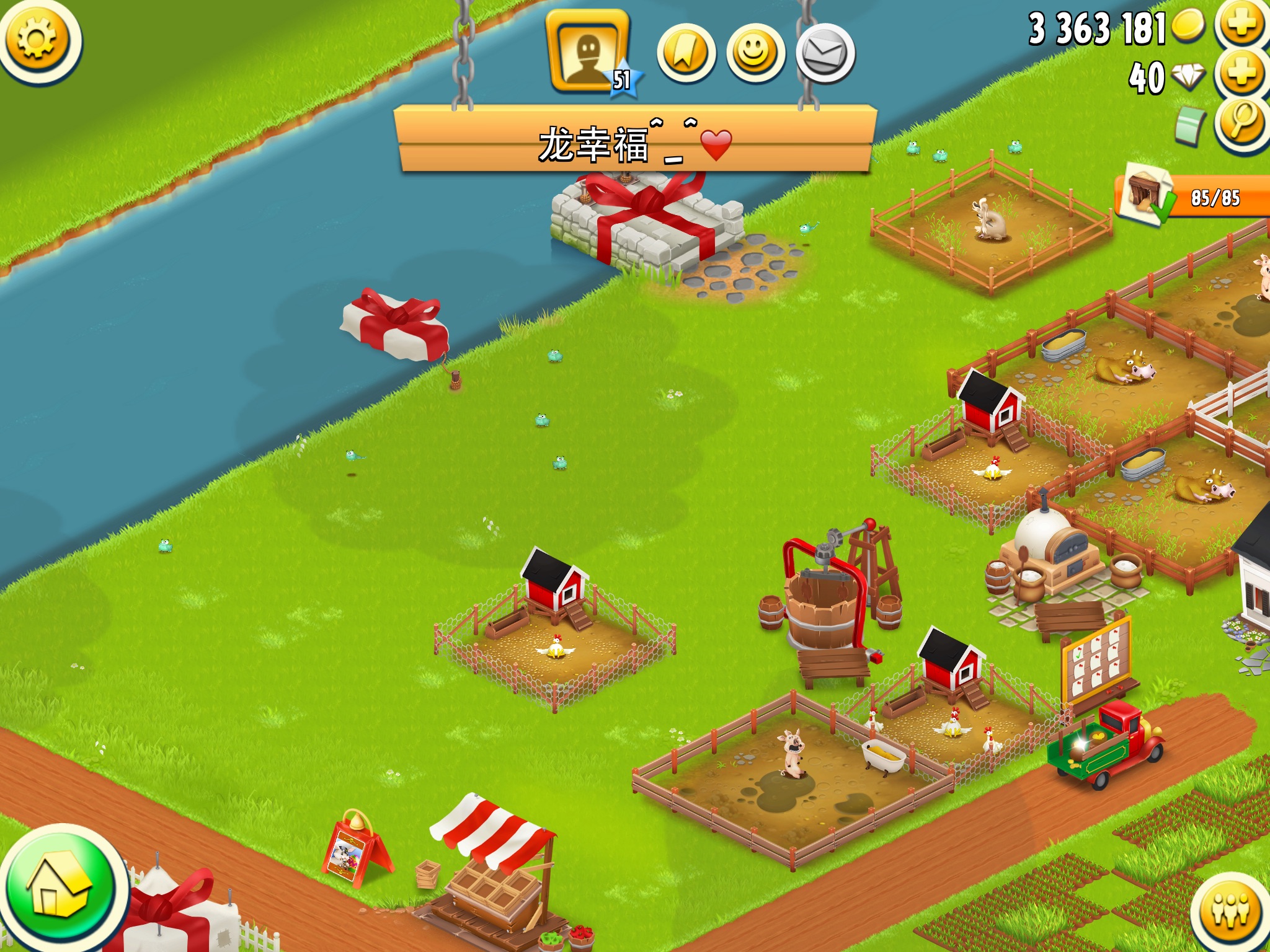Open the magnifying glass search button
Image resolution: width=1270 pixels, height=952 pixels.
point(1241,123)
